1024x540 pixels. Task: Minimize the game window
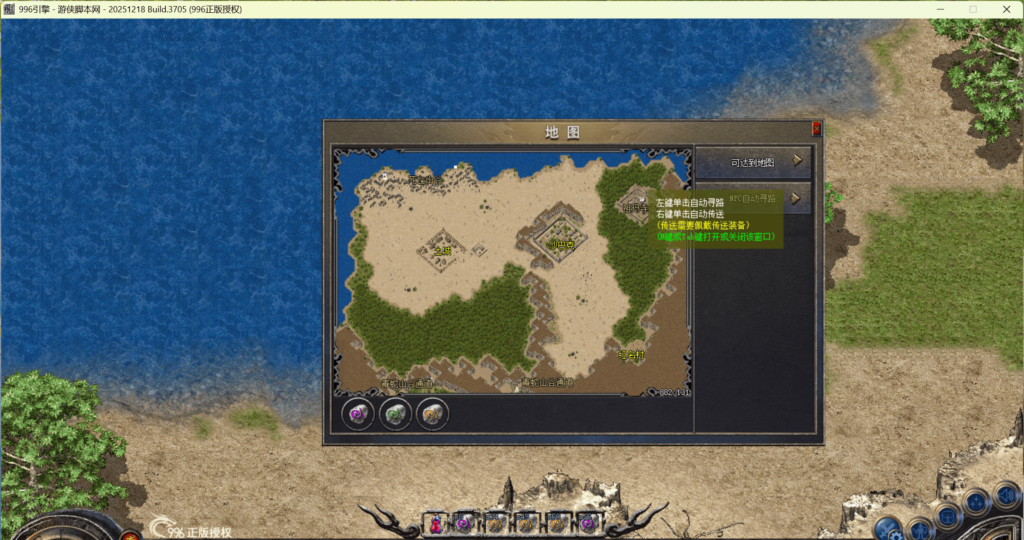pyautogui.click(x=938, y=9)
